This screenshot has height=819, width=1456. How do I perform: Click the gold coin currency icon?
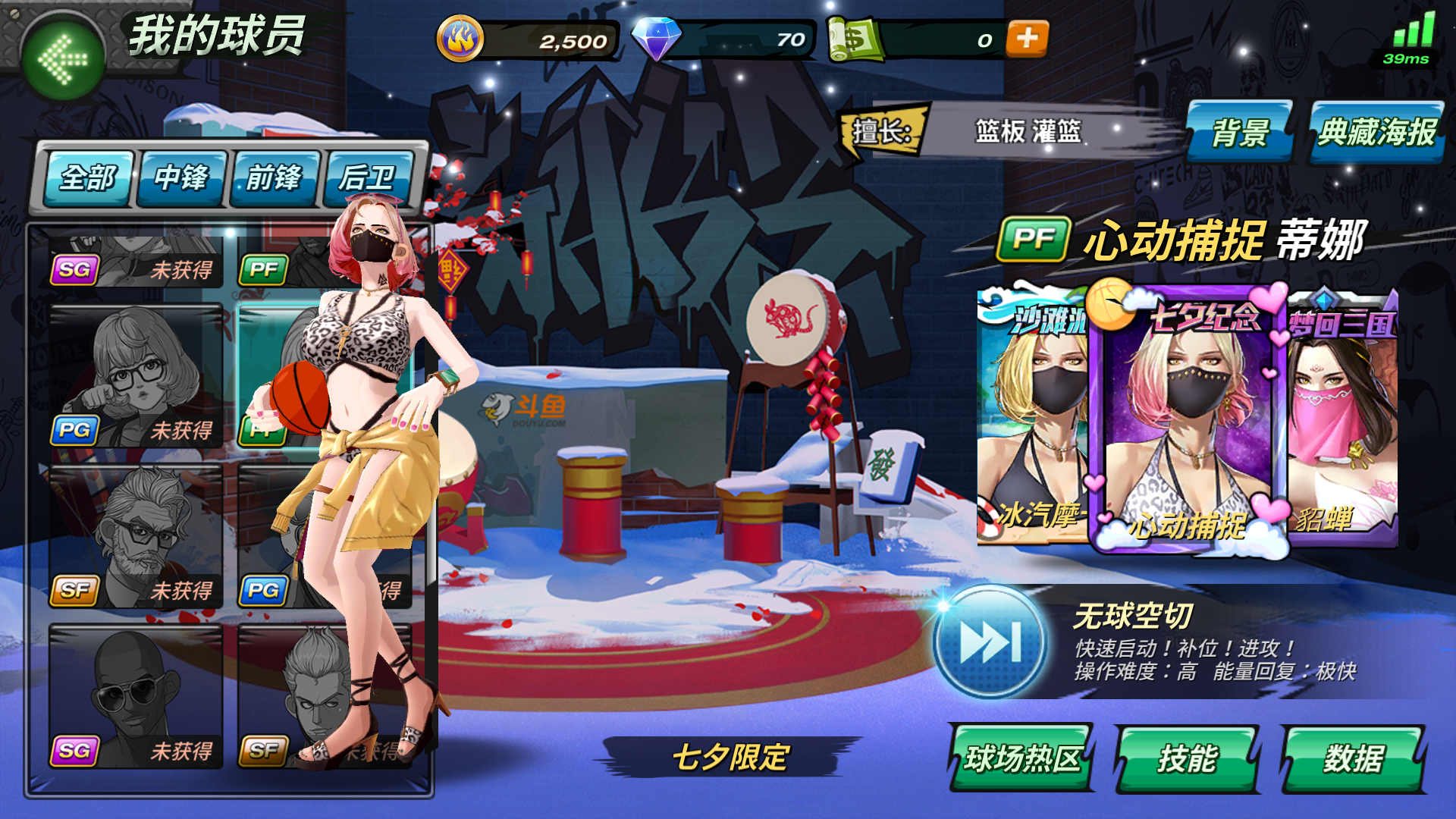coord(459,39)
